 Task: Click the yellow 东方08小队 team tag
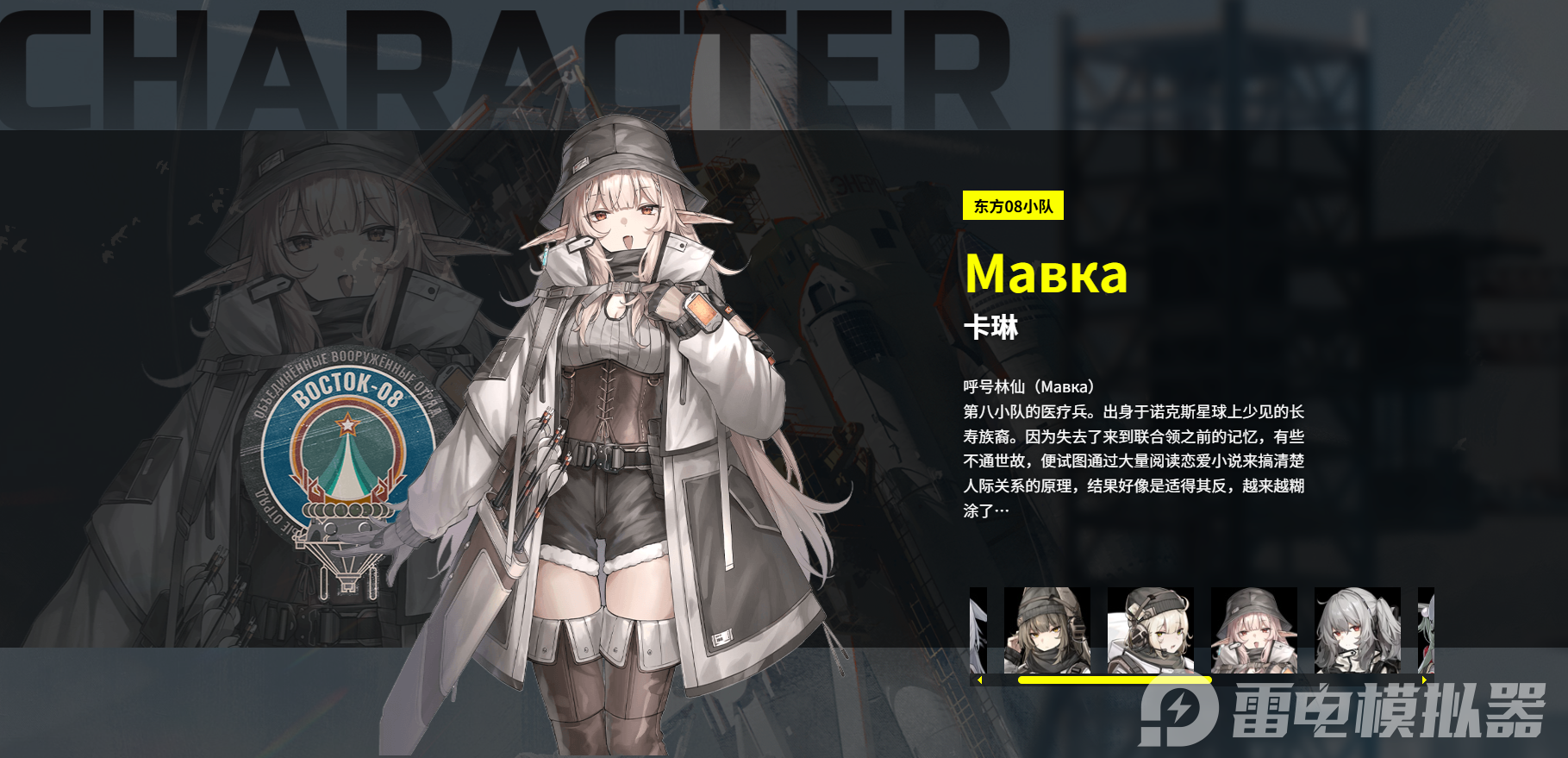click(x=1013, y=207)
